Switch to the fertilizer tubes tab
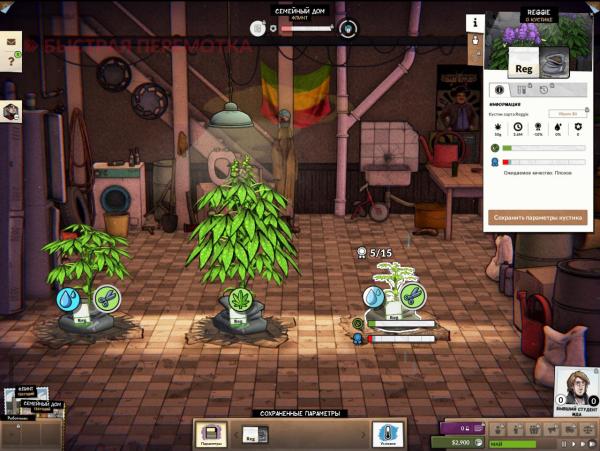Viewport: 600px width, 451px height. pyautogui.click(x=521, y=90)
